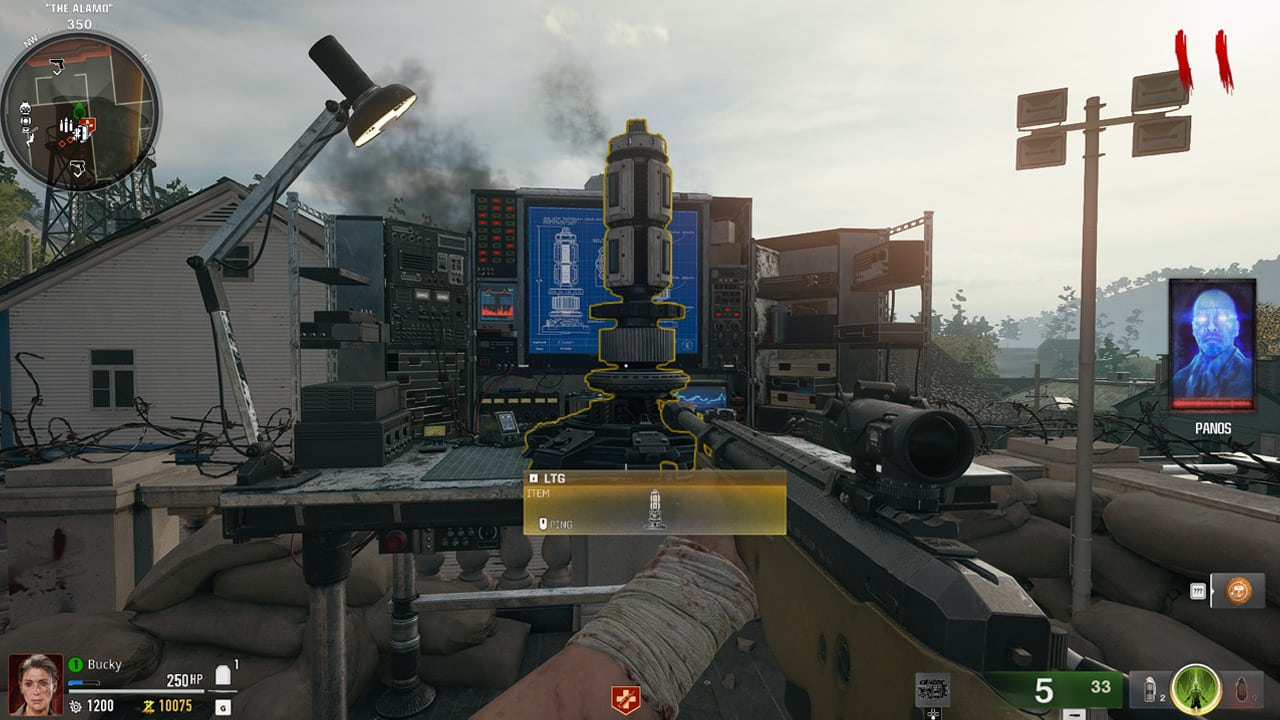
Task: Click the reserve ammo counter showing 33
Action: pos(1100,686)
